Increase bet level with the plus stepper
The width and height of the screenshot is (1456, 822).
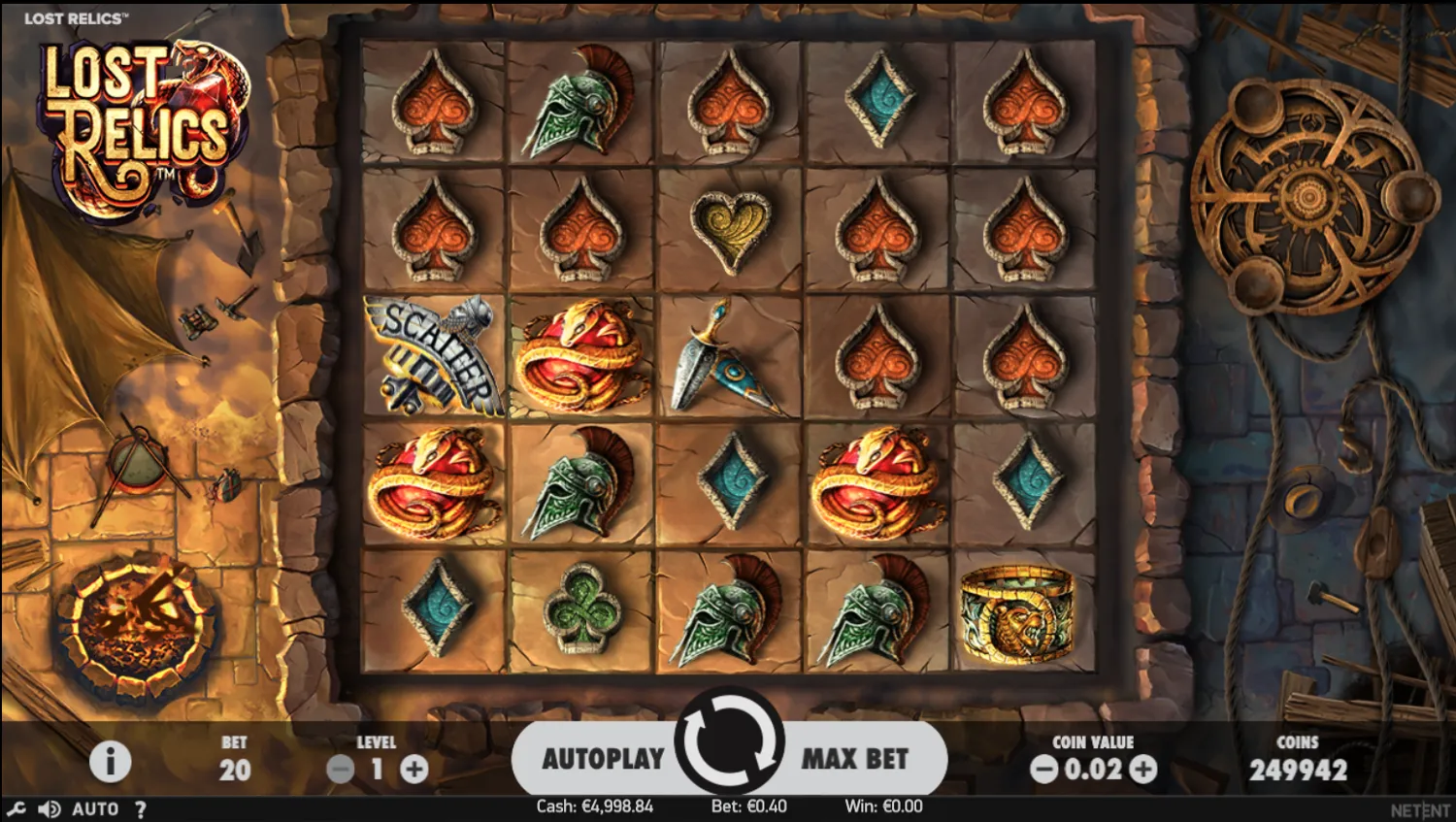click(415, 769)
